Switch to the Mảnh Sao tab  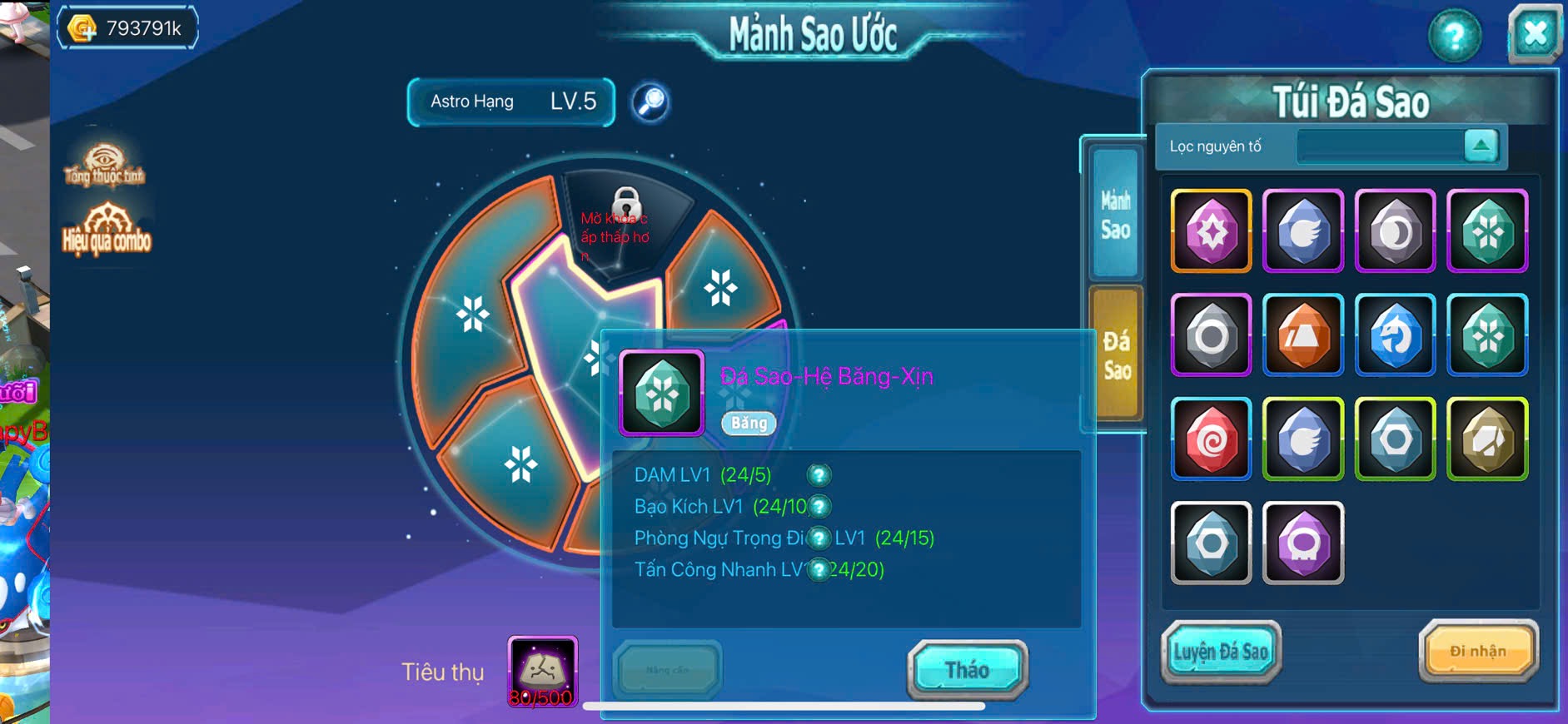(x=1115, y=215)
